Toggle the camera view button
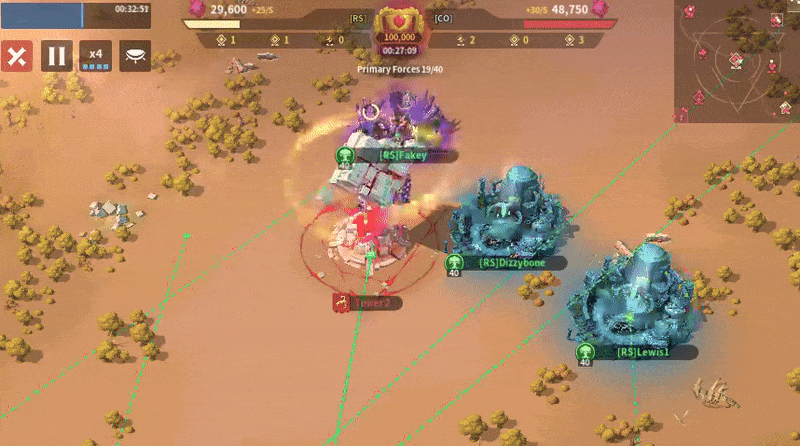 point(135,56)
